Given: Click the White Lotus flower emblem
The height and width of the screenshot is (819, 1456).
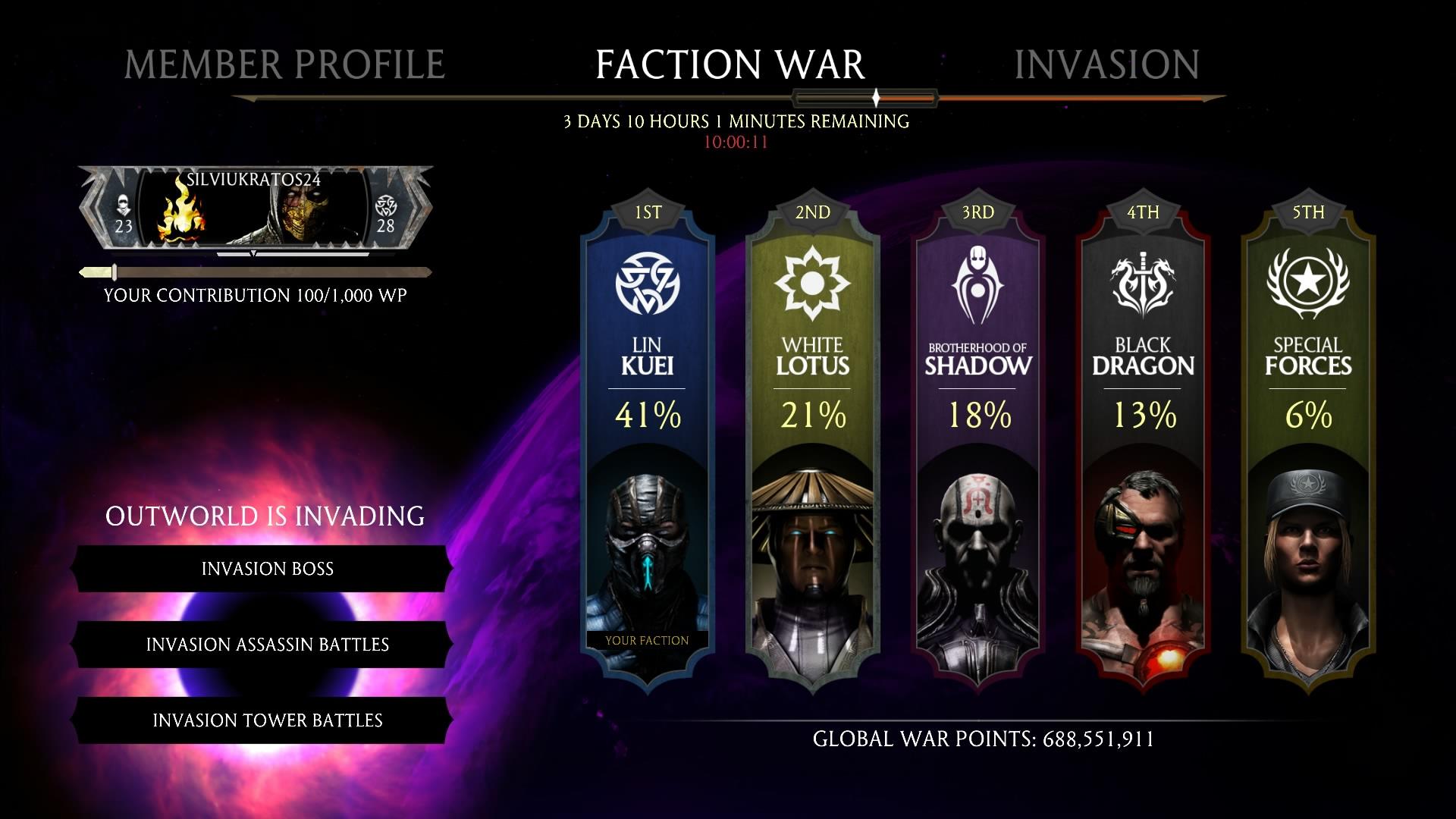Looking at the screenshot, I should coord(813,282).
